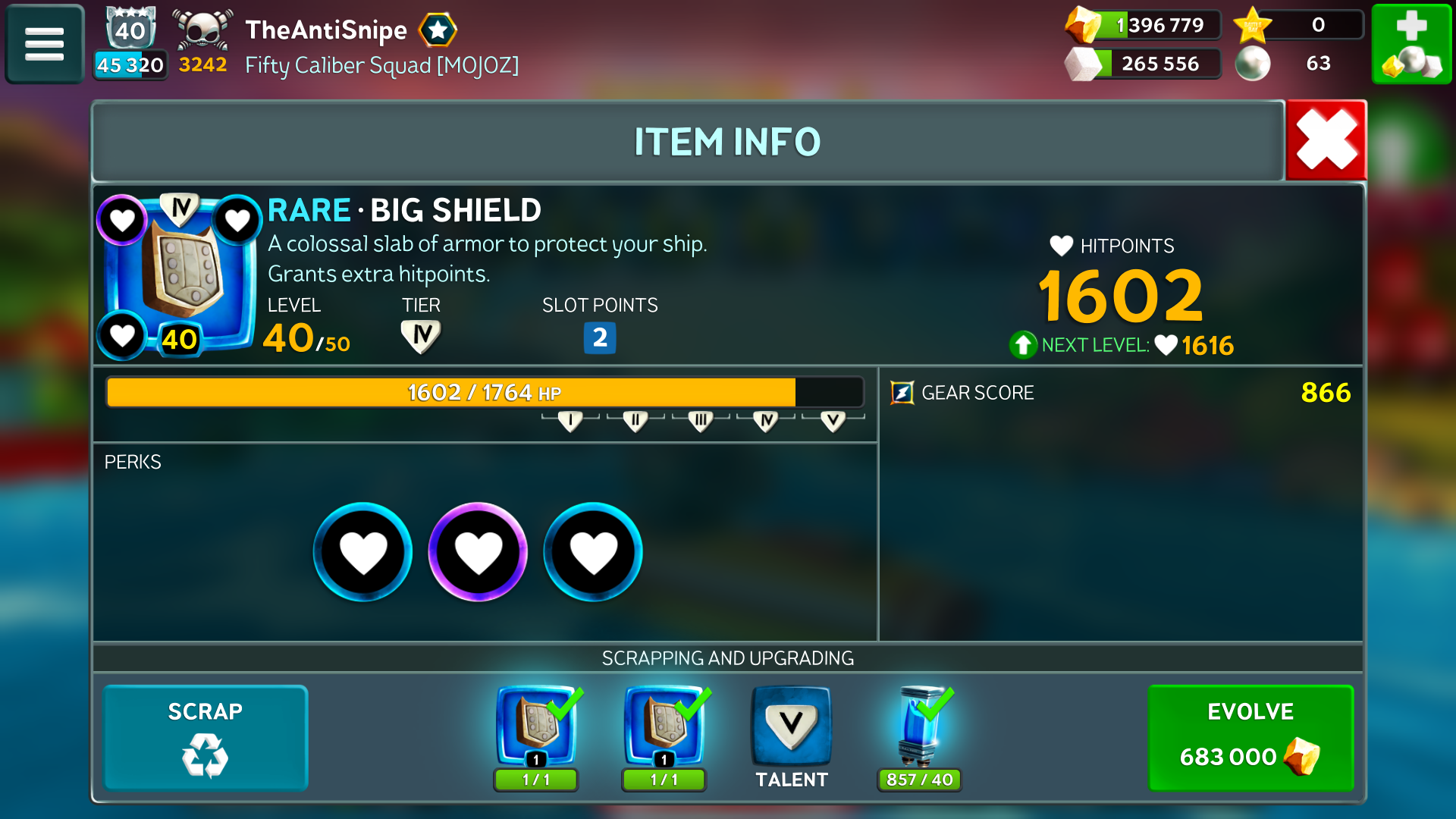Open the Fifty Caliber Squad guild

(381, 65)
